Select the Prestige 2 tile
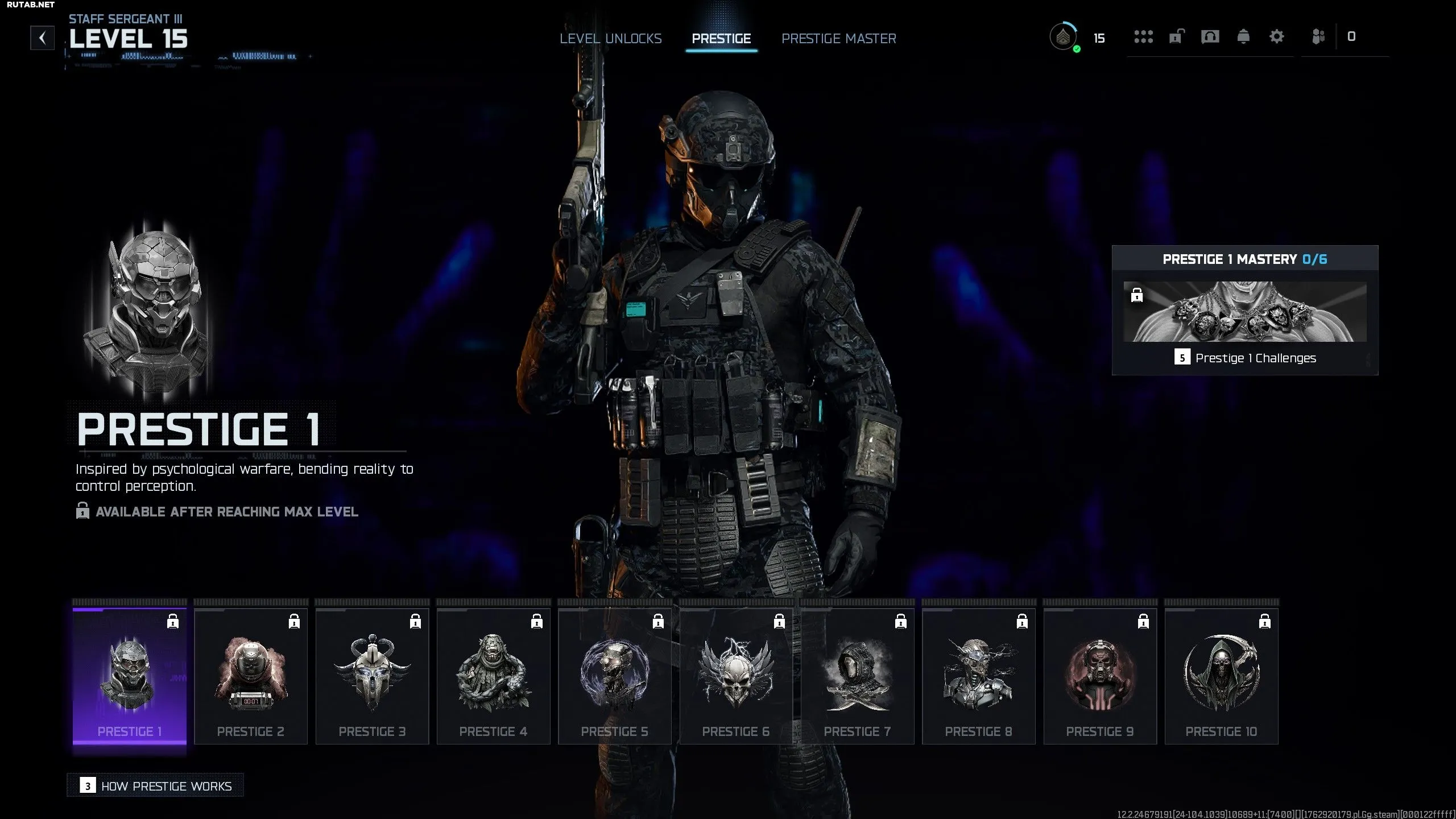 coord(251,676)
